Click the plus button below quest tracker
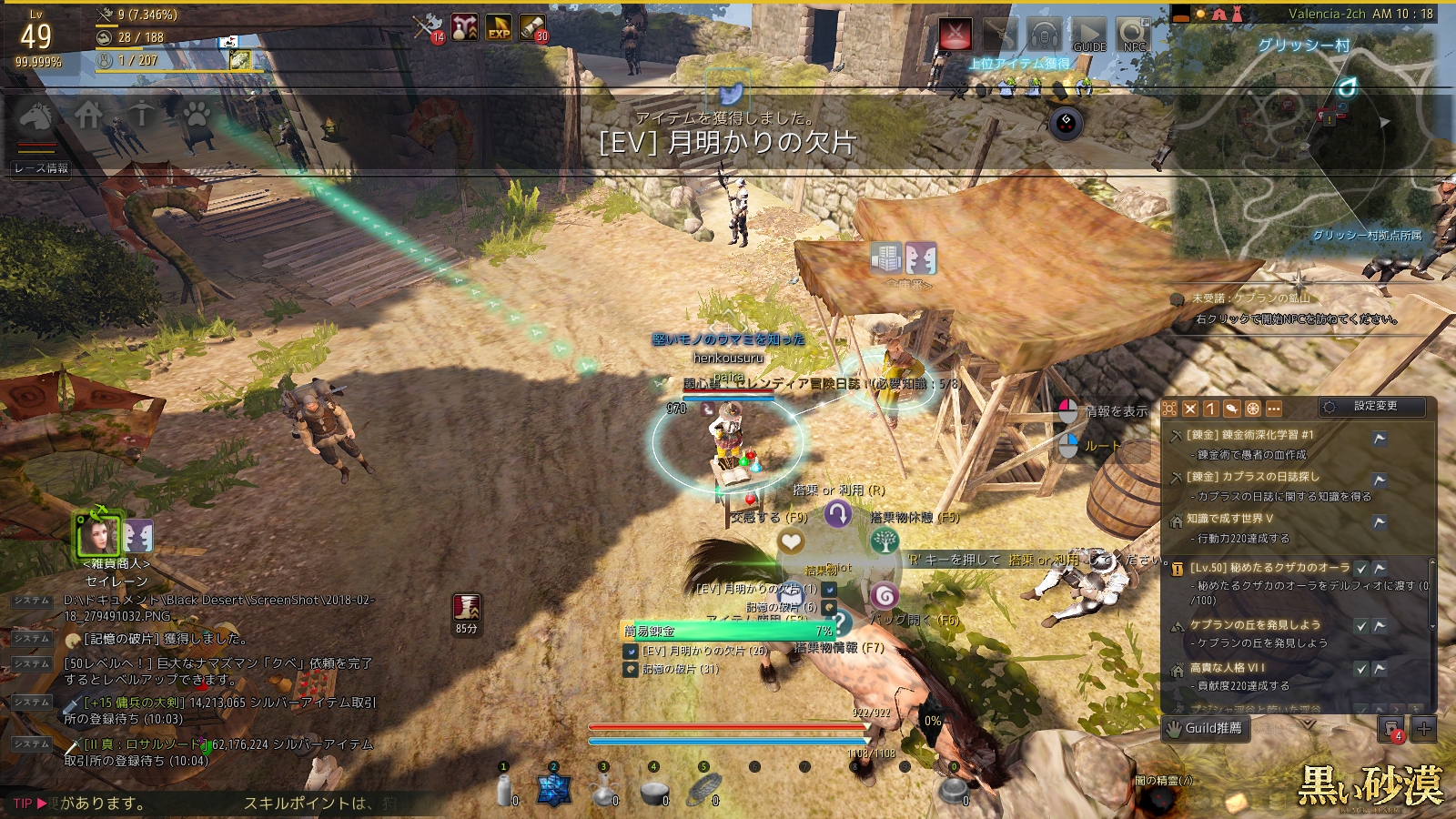1456x819 pixels. point(1424,728)
